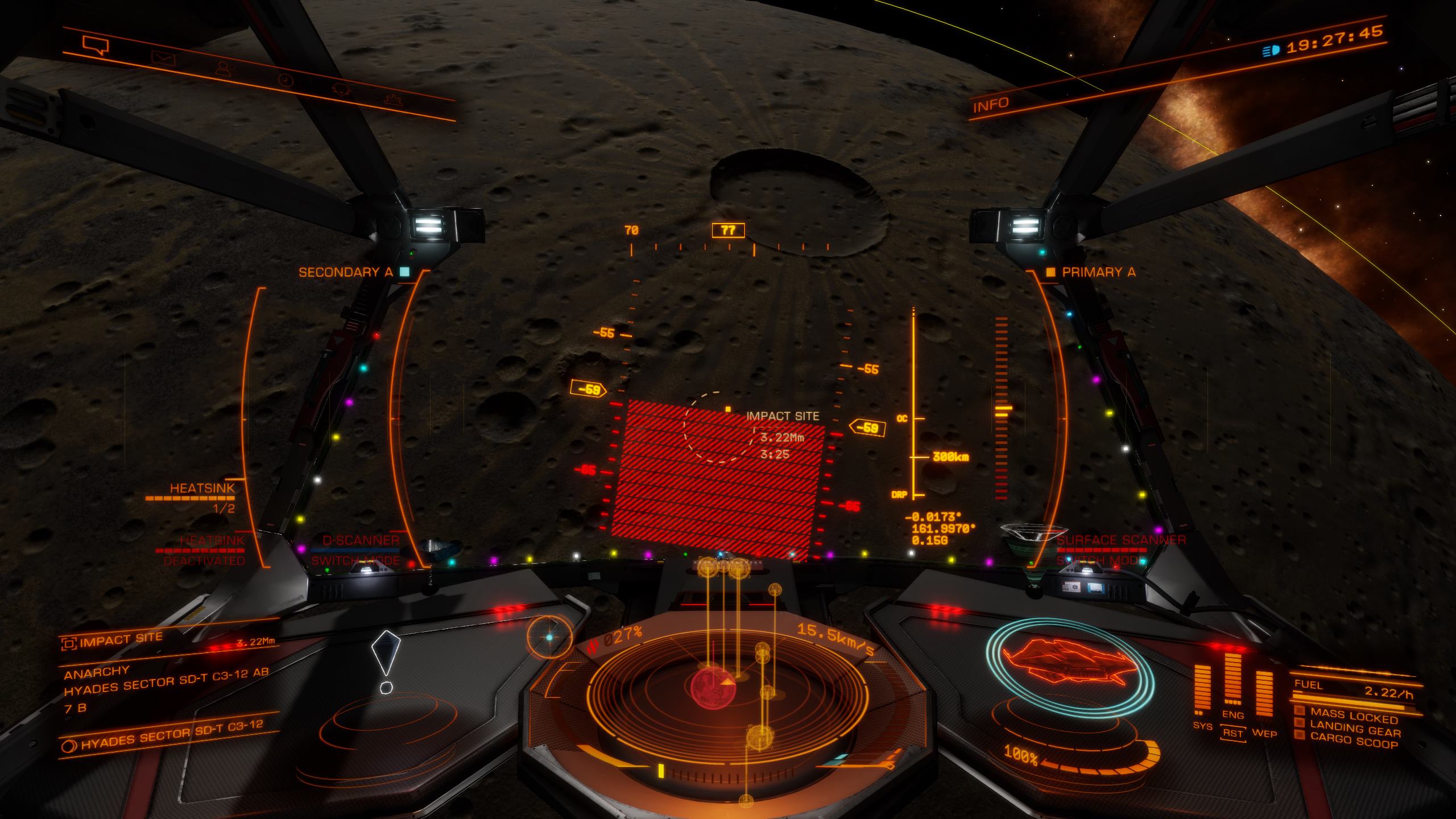Image resolution: width=1456 pixels, height=819 pixels.
Task: Boost power to ENG capacitor
Action: point(1232,715)
